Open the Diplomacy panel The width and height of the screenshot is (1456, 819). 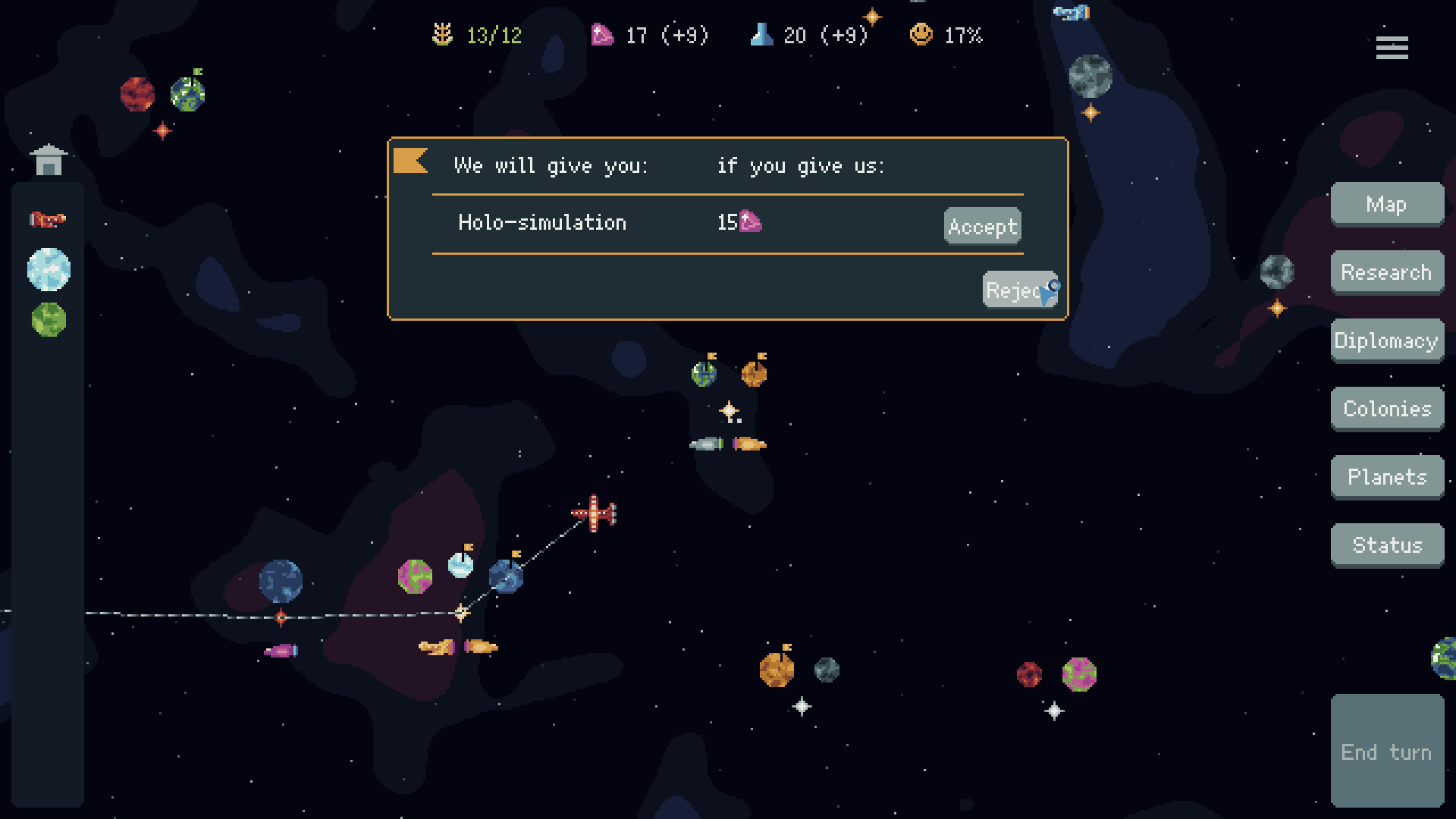coord(1387,340)
